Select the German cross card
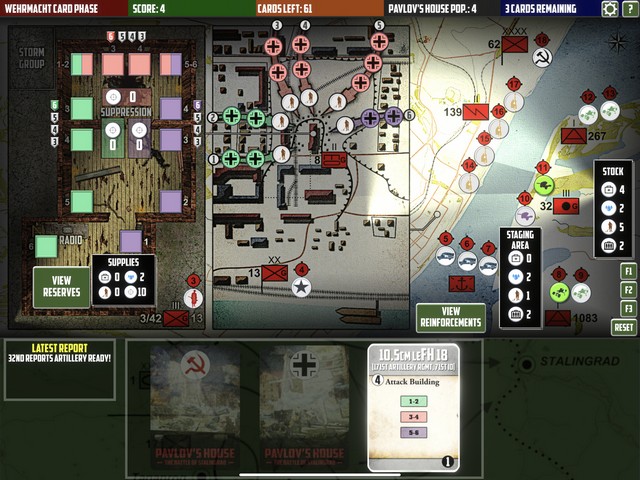Screen dimensions: 640x480 [x=303, y=407]
